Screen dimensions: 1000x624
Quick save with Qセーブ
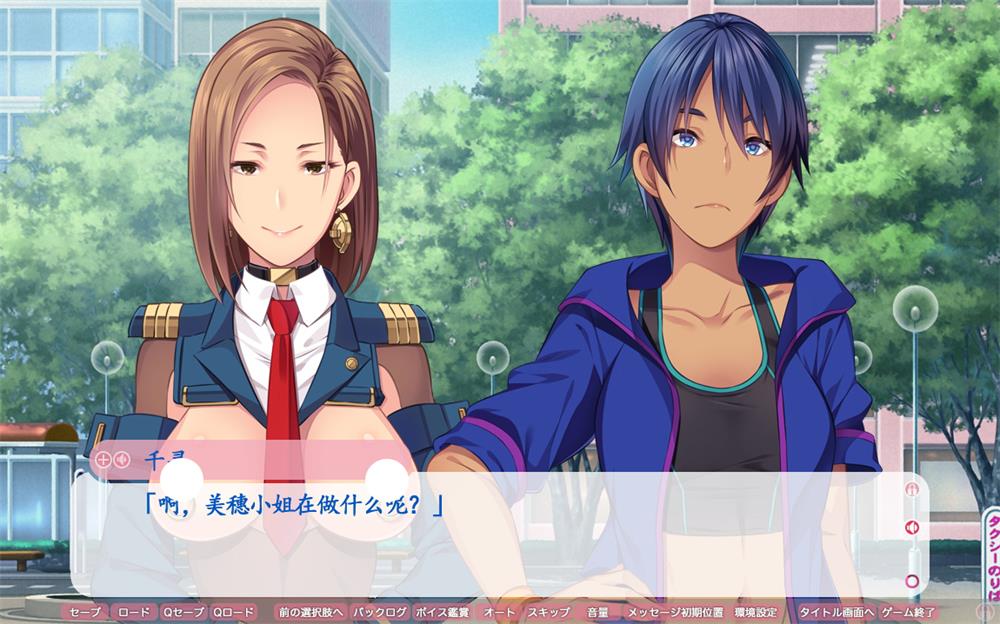(x=183, y=611)
